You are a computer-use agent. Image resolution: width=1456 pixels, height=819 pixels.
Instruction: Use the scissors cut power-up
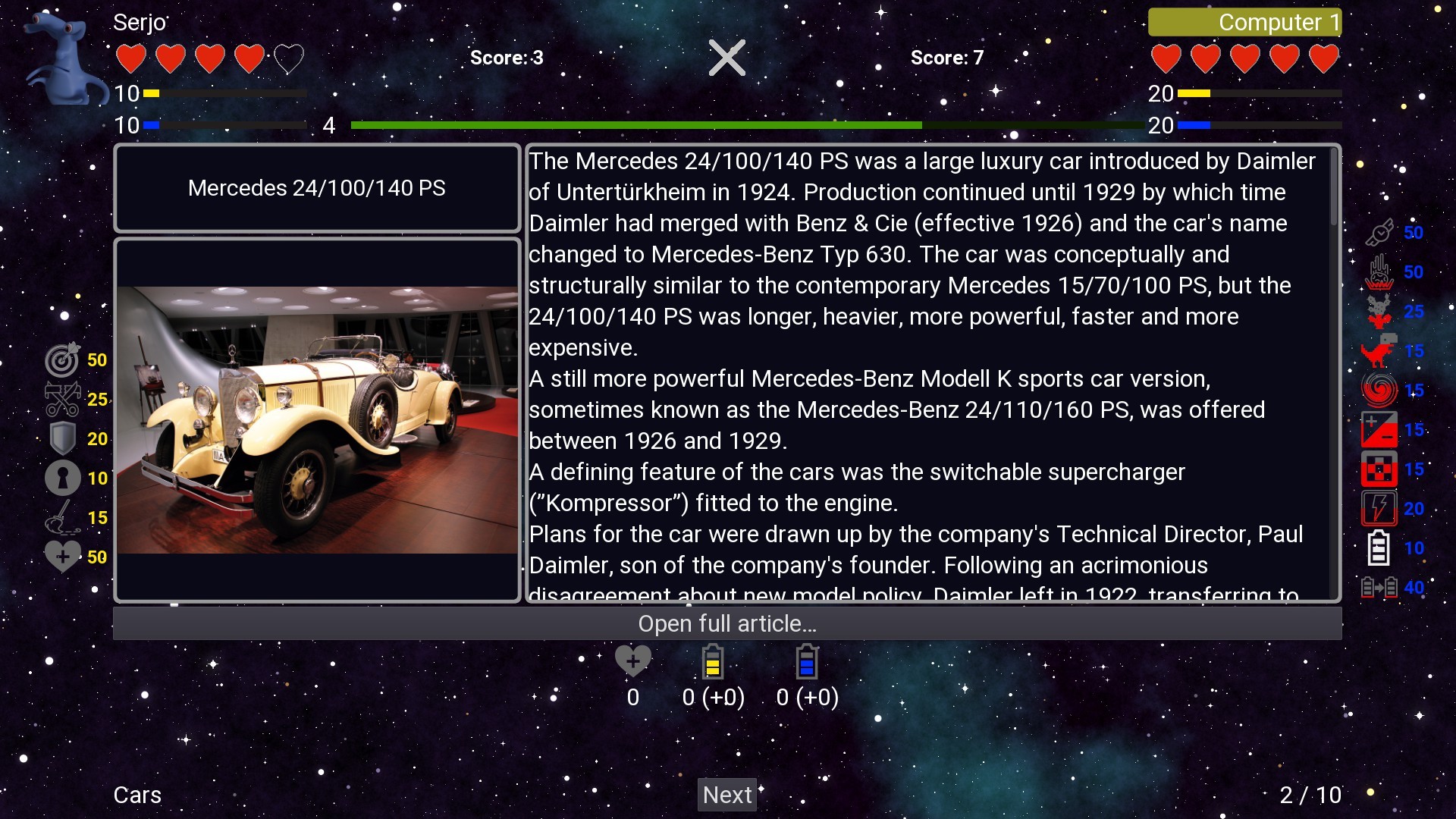click(x=63, y=400)
